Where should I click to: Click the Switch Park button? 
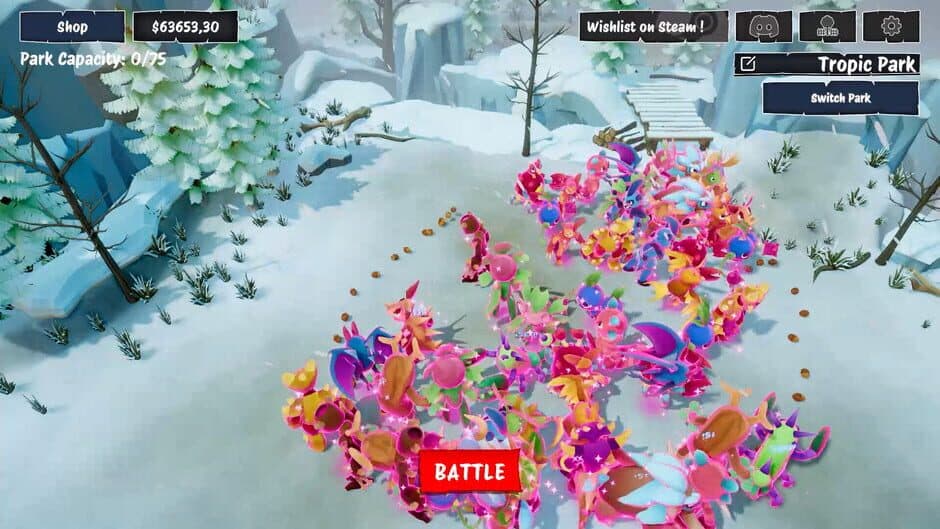[840, 98]
